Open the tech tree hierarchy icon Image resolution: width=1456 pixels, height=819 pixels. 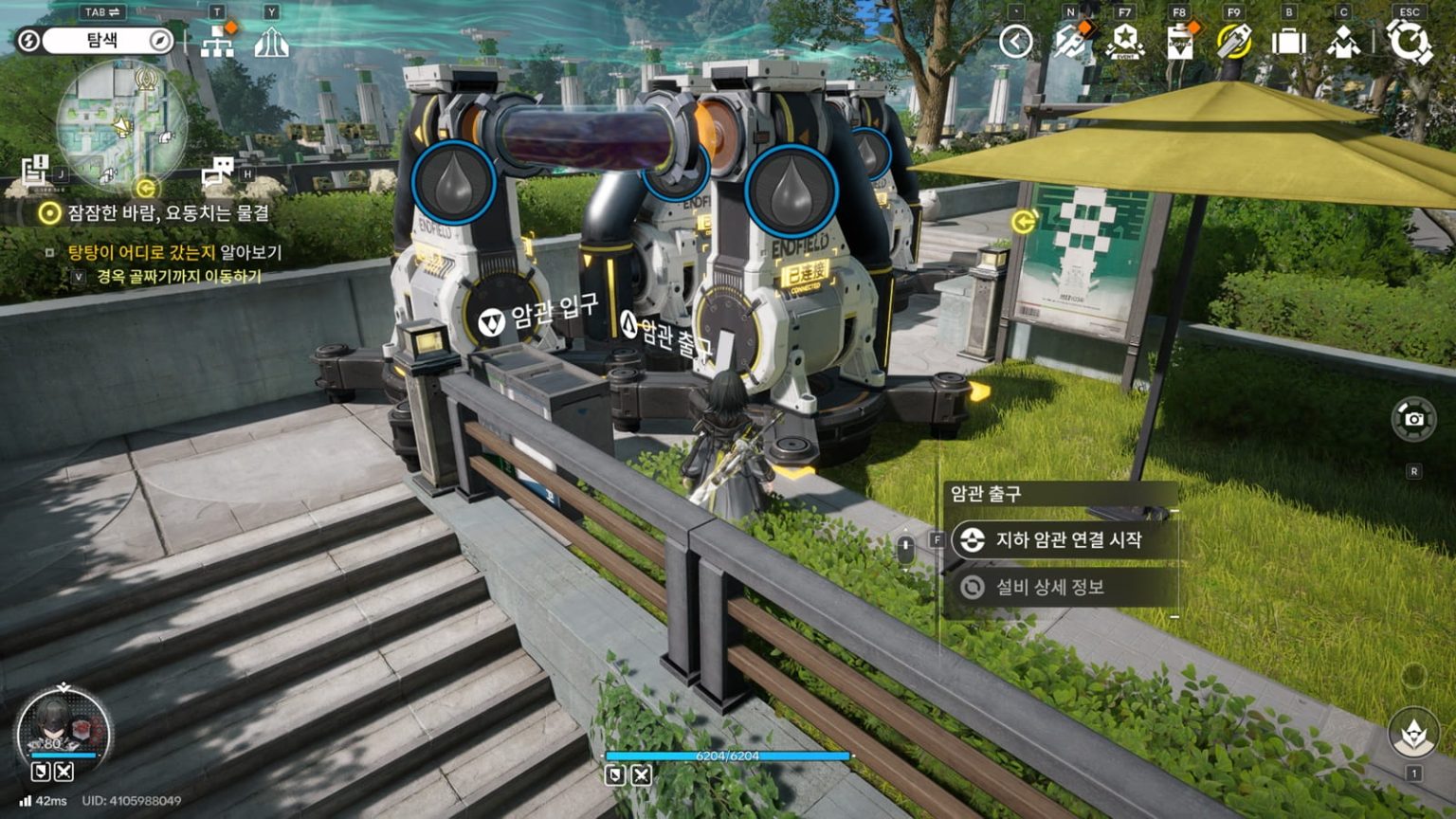coord(218,42)
